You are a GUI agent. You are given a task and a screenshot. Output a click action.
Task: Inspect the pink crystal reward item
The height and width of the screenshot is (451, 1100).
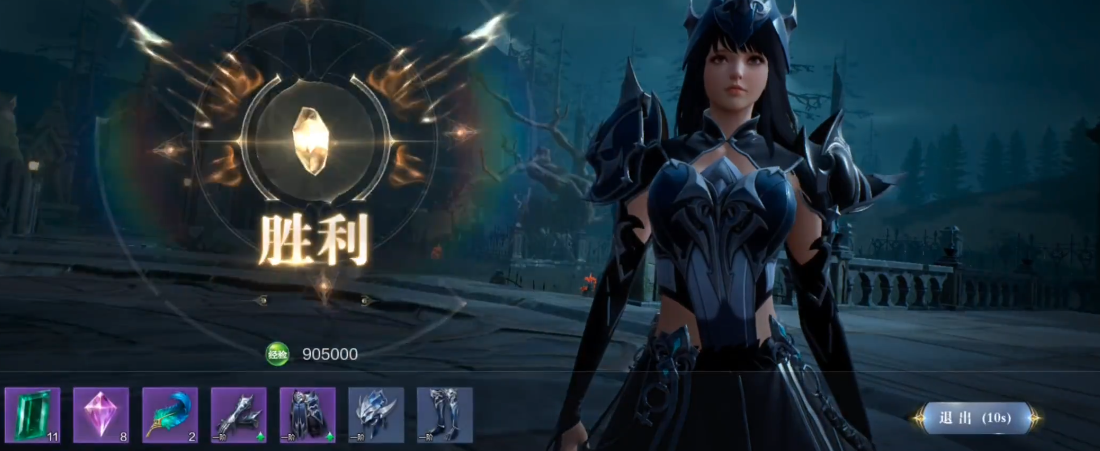coord(101,415)
